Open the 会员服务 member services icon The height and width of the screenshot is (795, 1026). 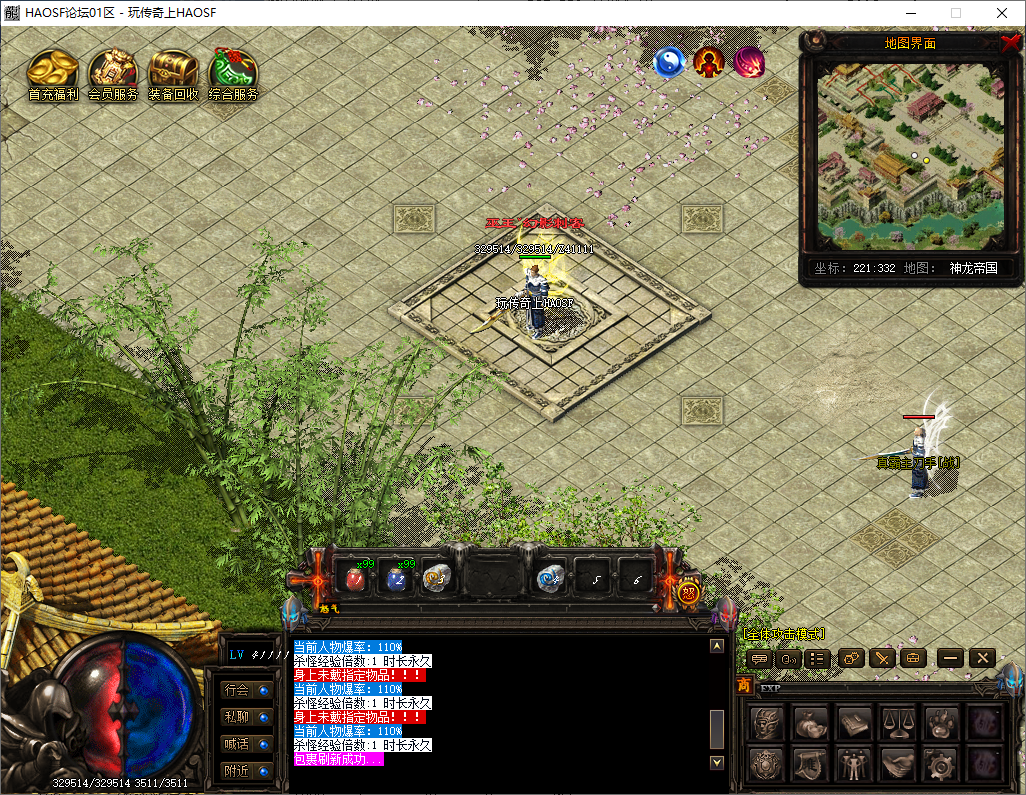point(113,72)
